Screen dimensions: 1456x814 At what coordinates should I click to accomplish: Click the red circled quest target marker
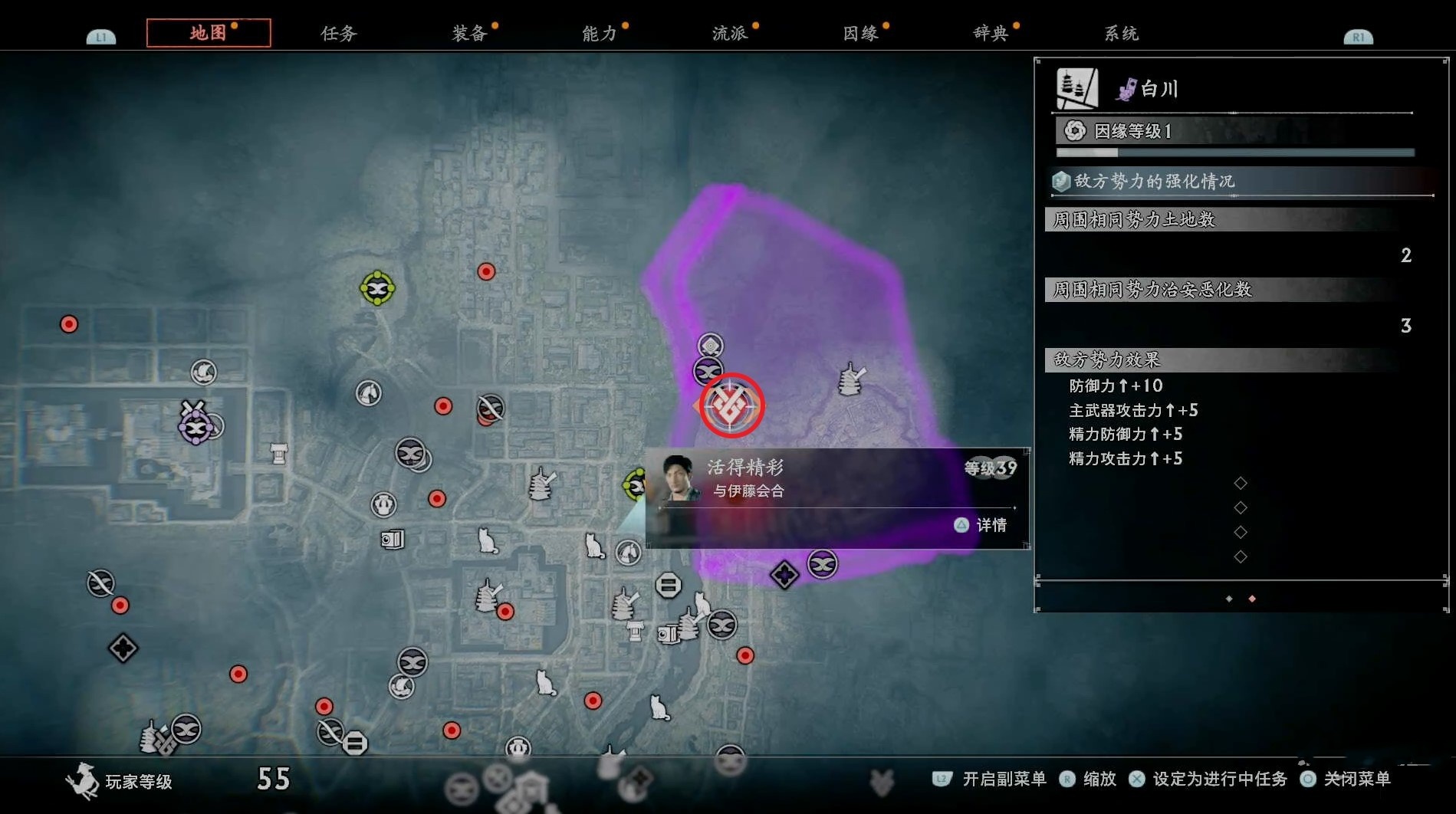coord(730,406)
